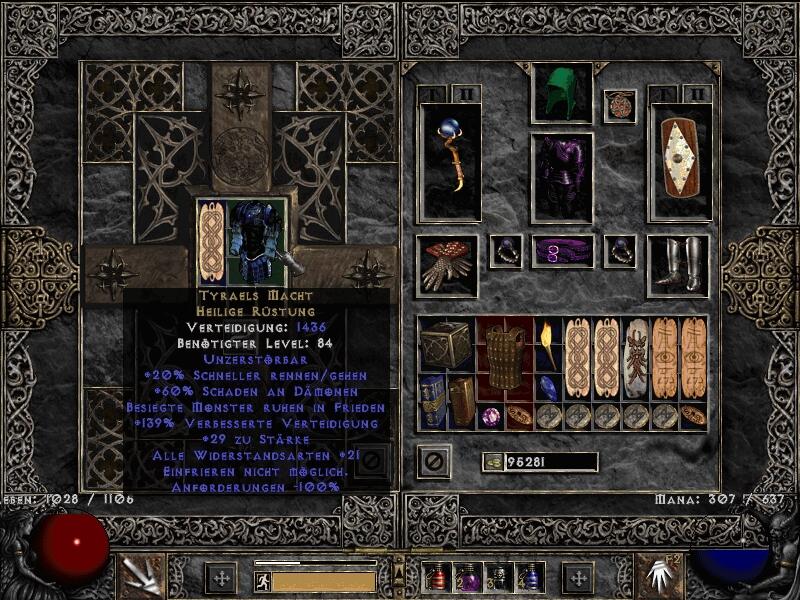Click the gold coins button
This screenshot has width=800, height=600.
tap(493, 462)
